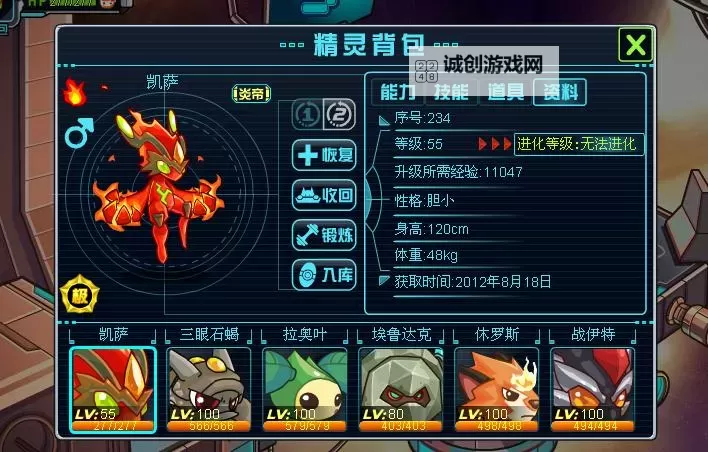
Task: Pick 战伊特 from the party
Action: point(593,388)
